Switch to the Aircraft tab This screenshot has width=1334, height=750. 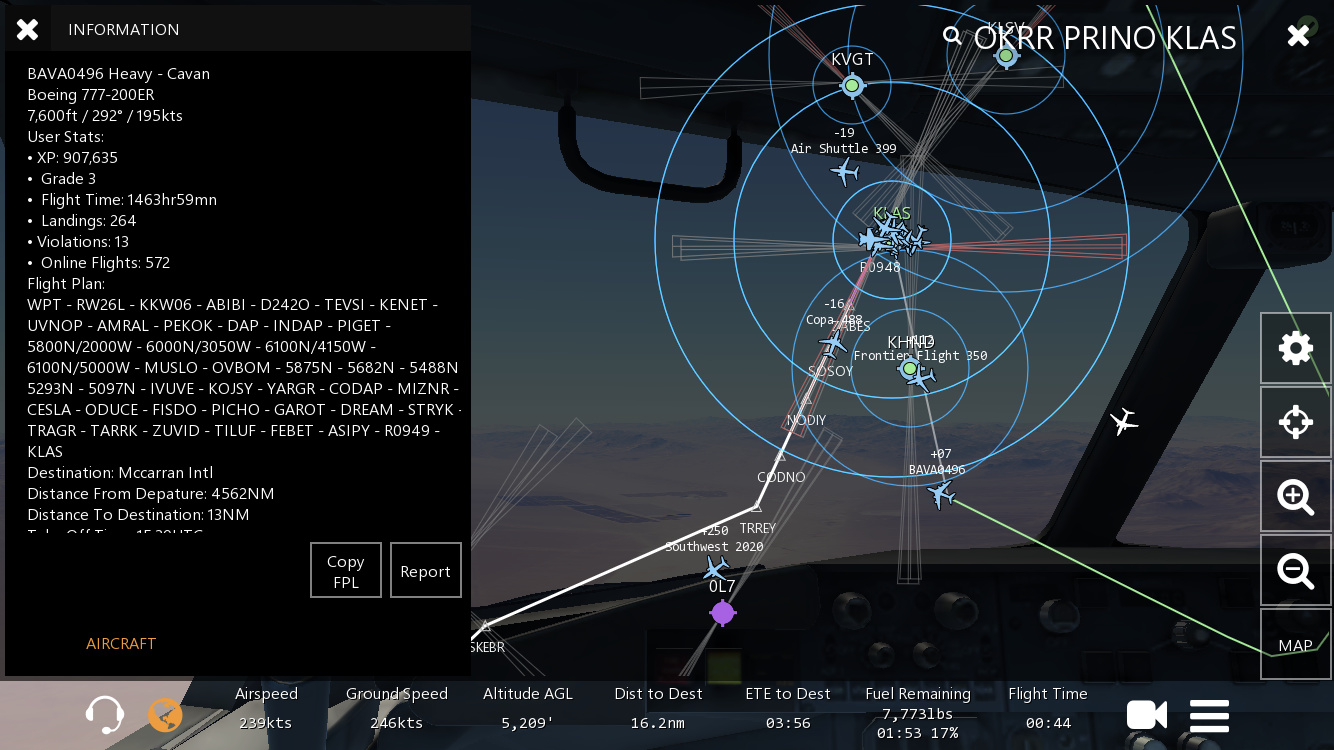pos(121,644)
